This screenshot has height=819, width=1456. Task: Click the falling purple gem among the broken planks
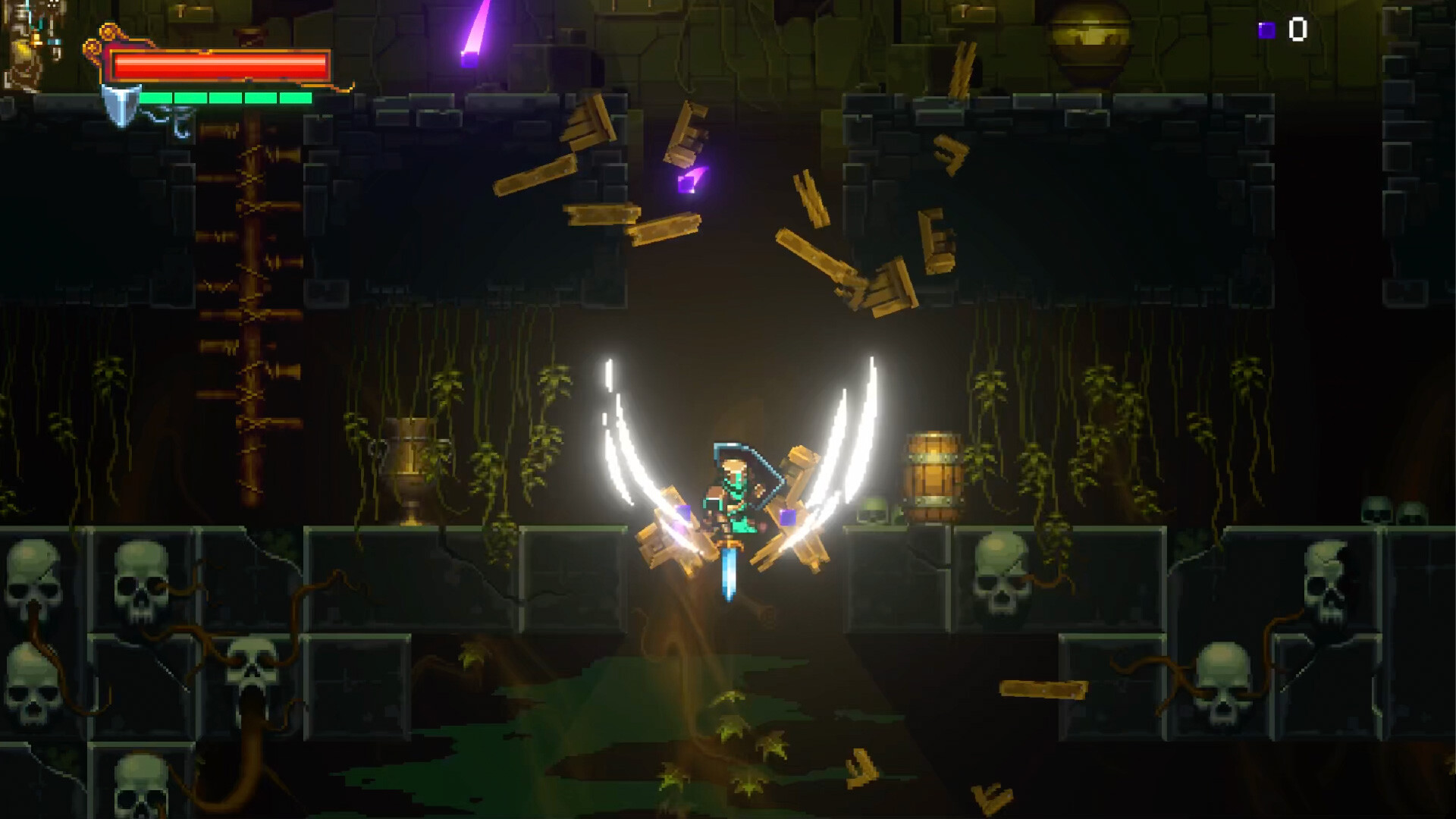pos(686,180)
